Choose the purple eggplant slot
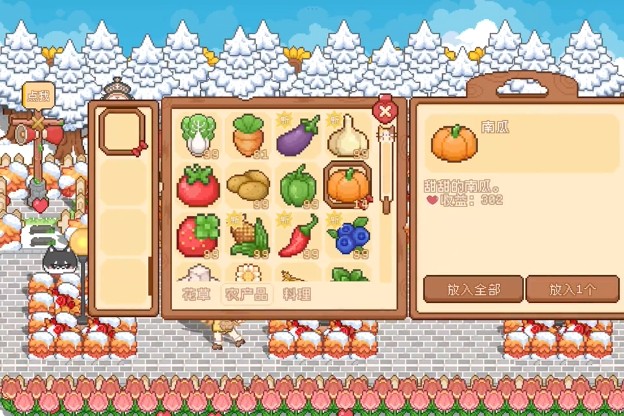The image size is (624, 416). (297, 135)
